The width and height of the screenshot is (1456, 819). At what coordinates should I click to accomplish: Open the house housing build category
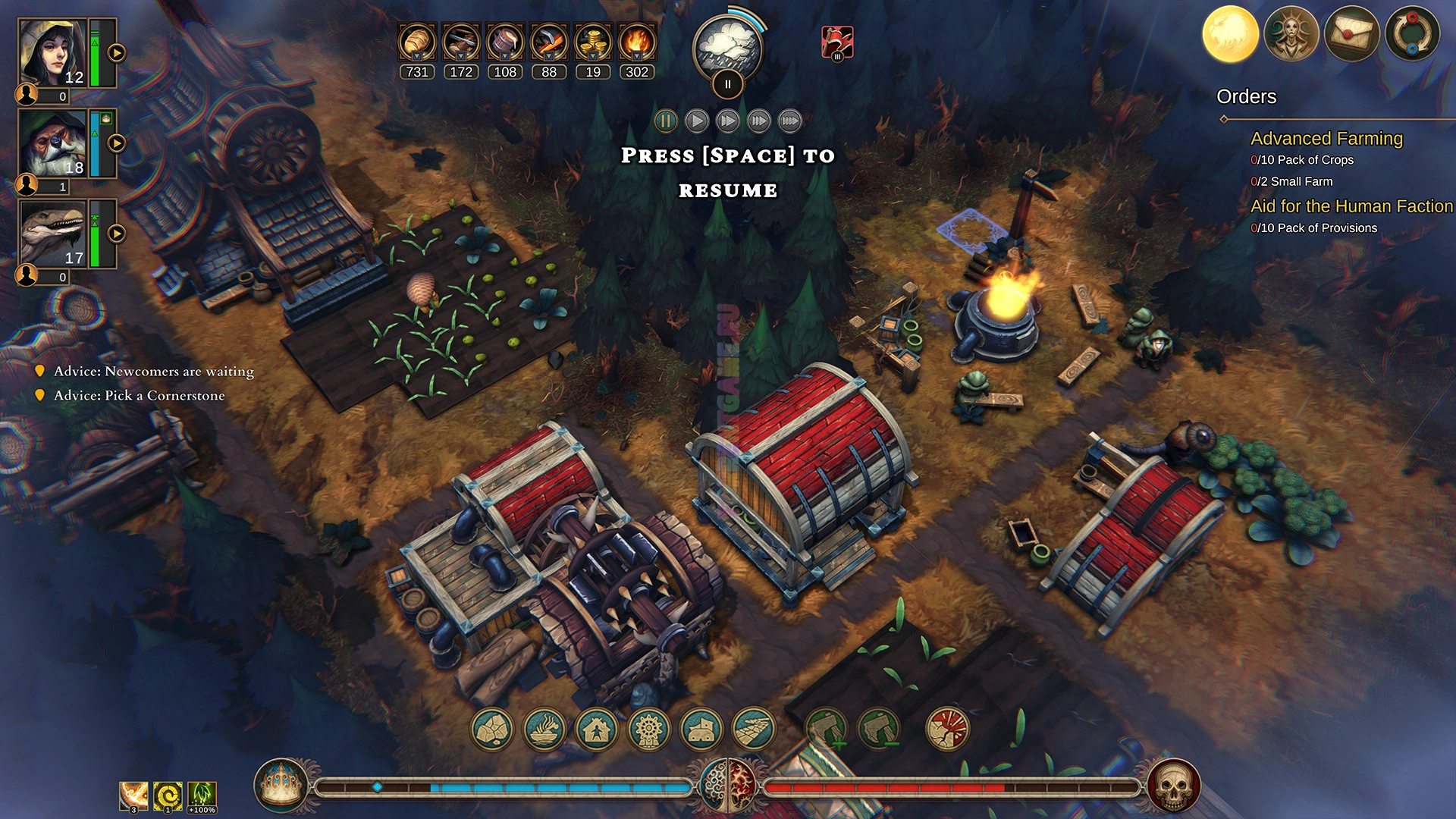coord(598,730)
